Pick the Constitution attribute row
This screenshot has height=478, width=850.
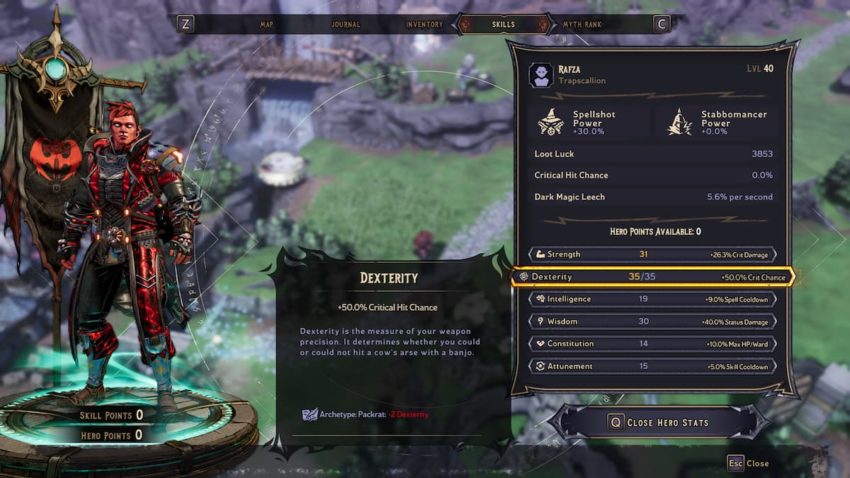pos(652,344)
